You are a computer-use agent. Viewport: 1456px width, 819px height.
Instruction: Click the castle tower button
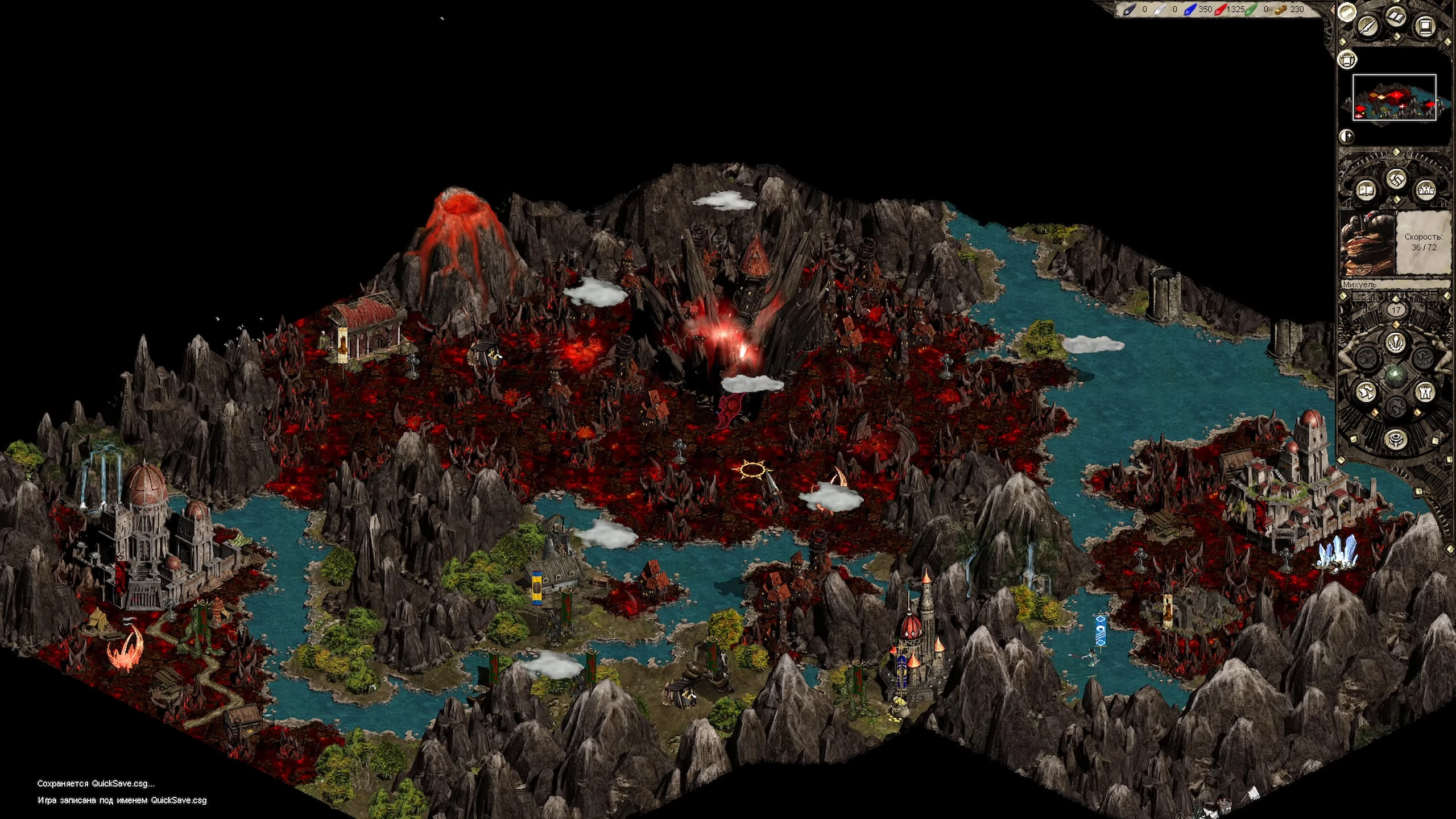tap(1425, 391)
